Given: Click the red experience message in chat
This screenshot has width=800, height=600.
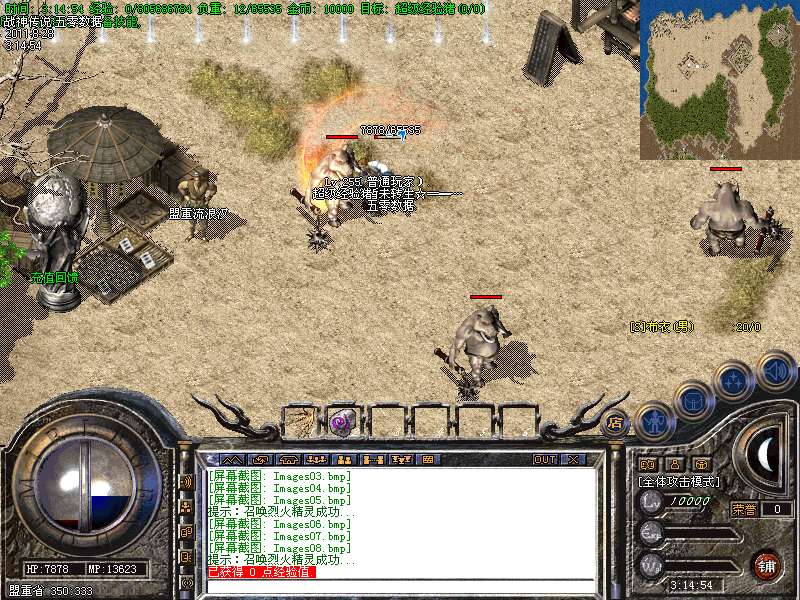Looking at the screenshot, I should 261,572.
